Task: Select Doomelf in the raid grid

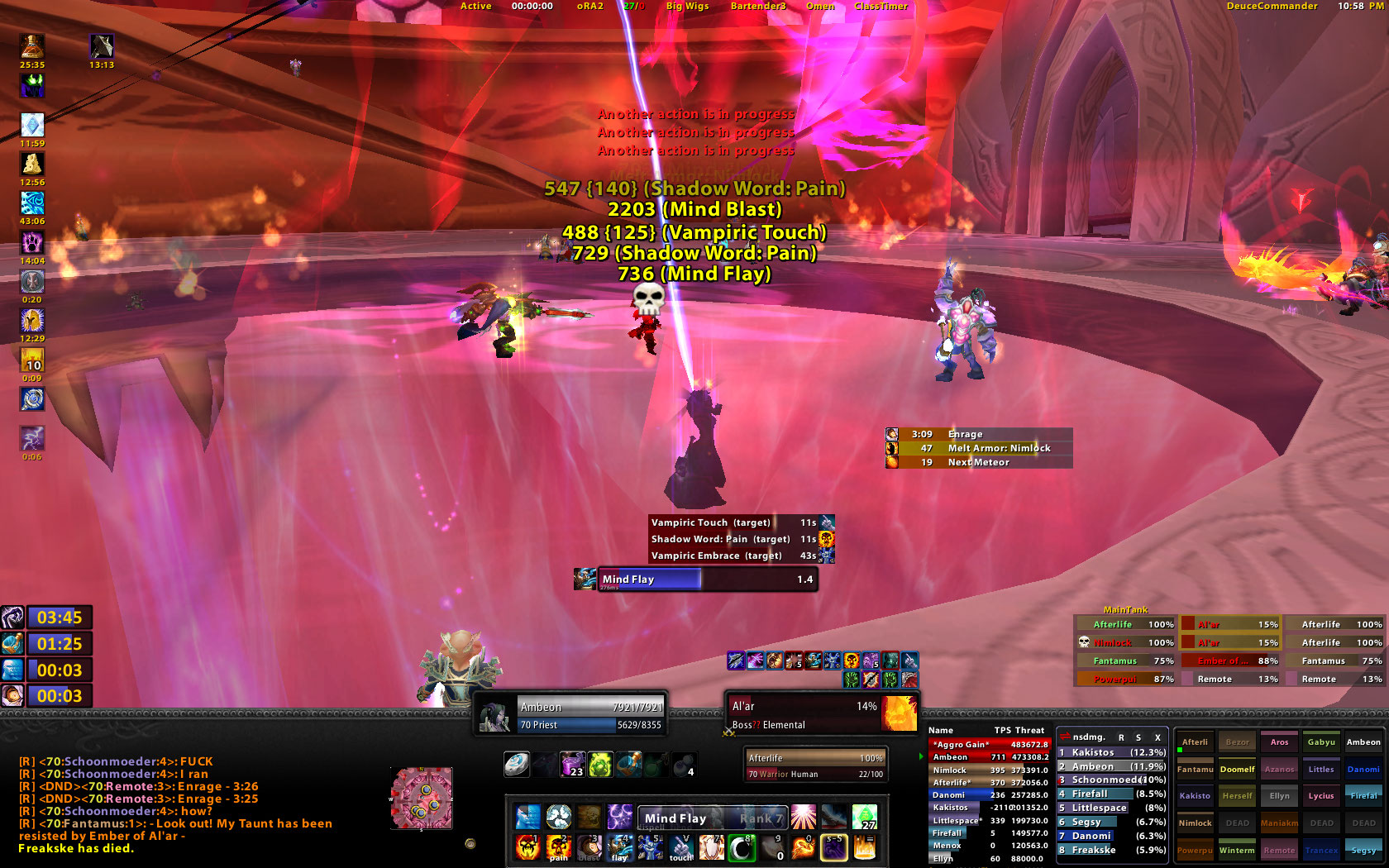Action: tap(1237, 770)
